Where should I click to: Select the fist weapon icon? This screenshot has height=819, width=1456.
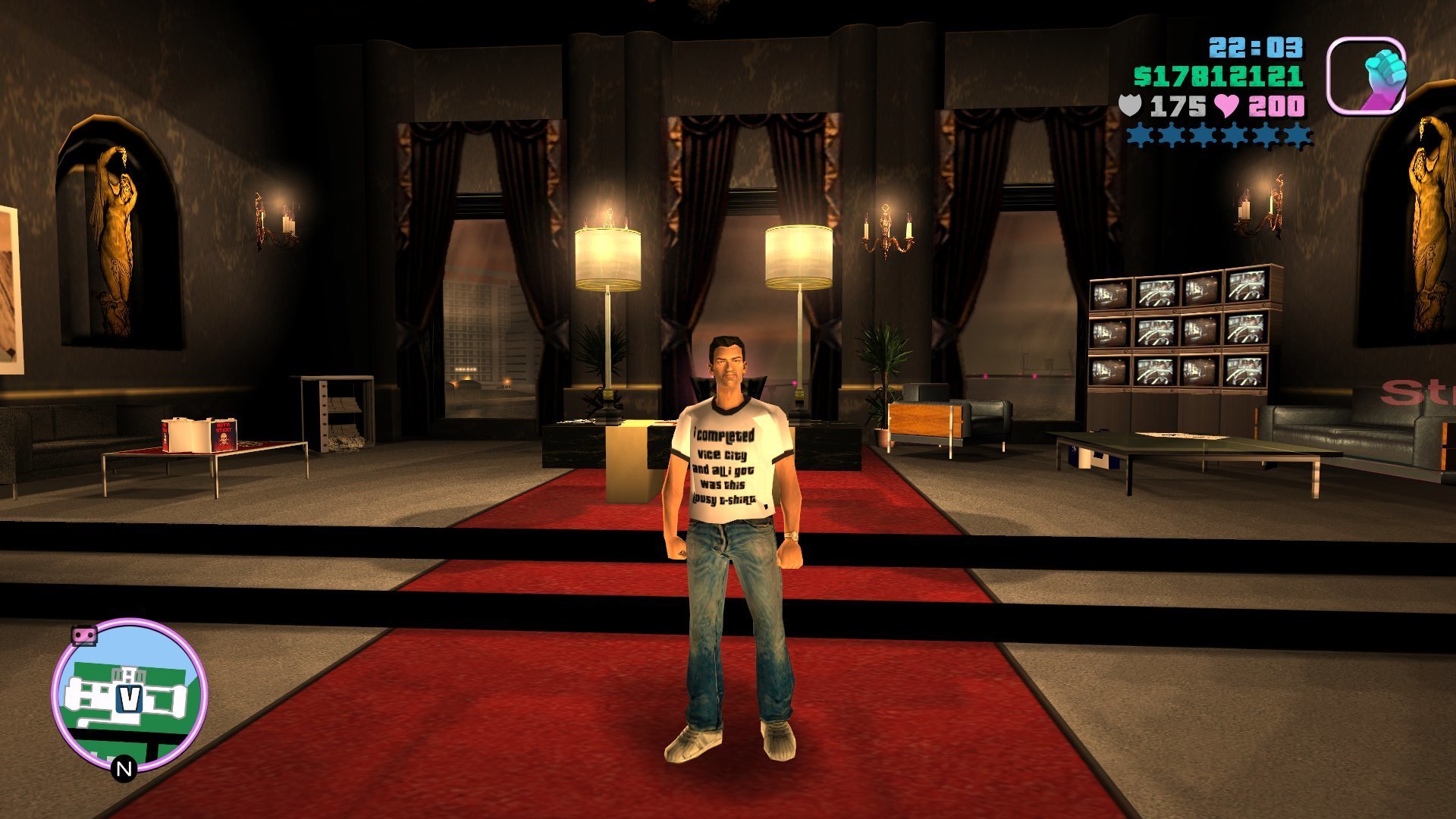tap(1367, 76)
